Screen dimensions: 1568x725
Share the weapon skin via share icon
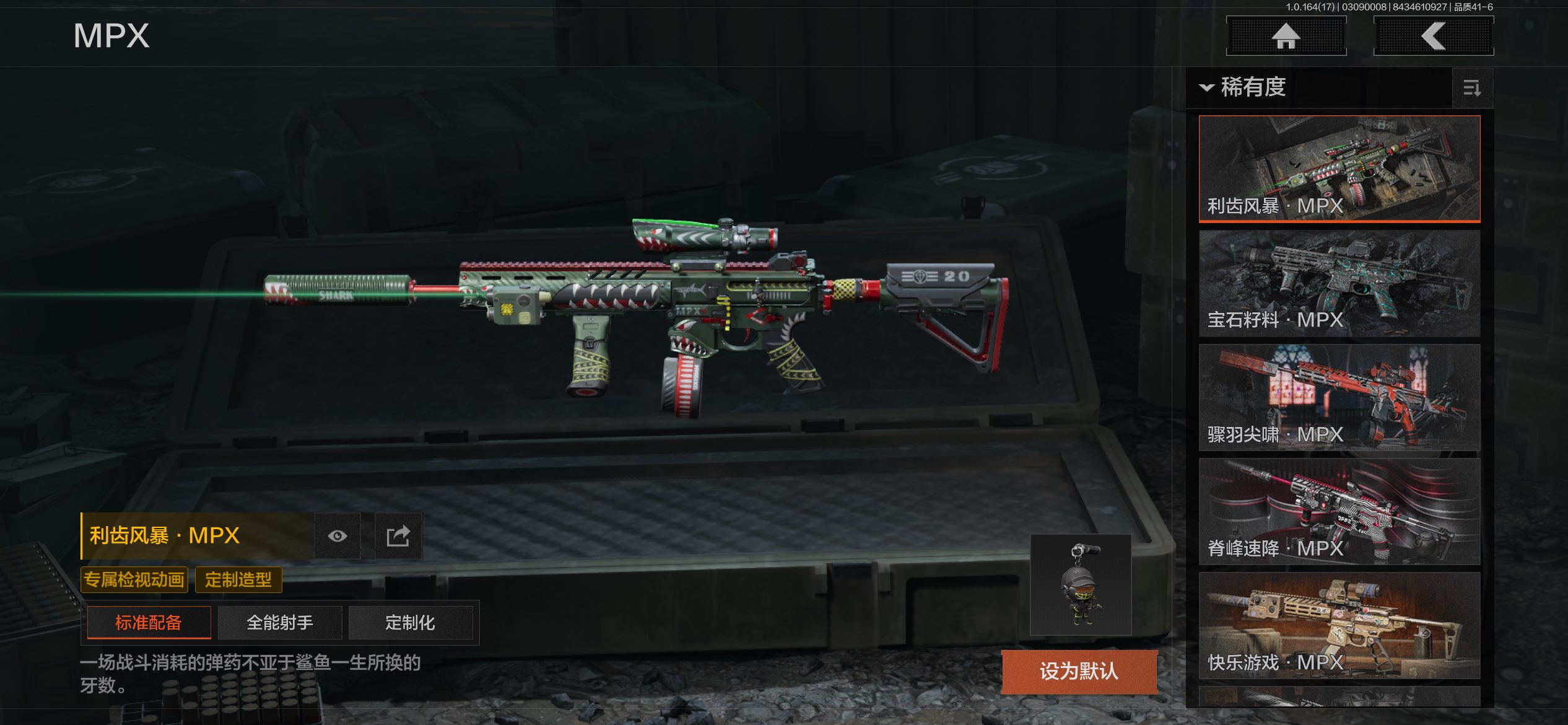398,536
